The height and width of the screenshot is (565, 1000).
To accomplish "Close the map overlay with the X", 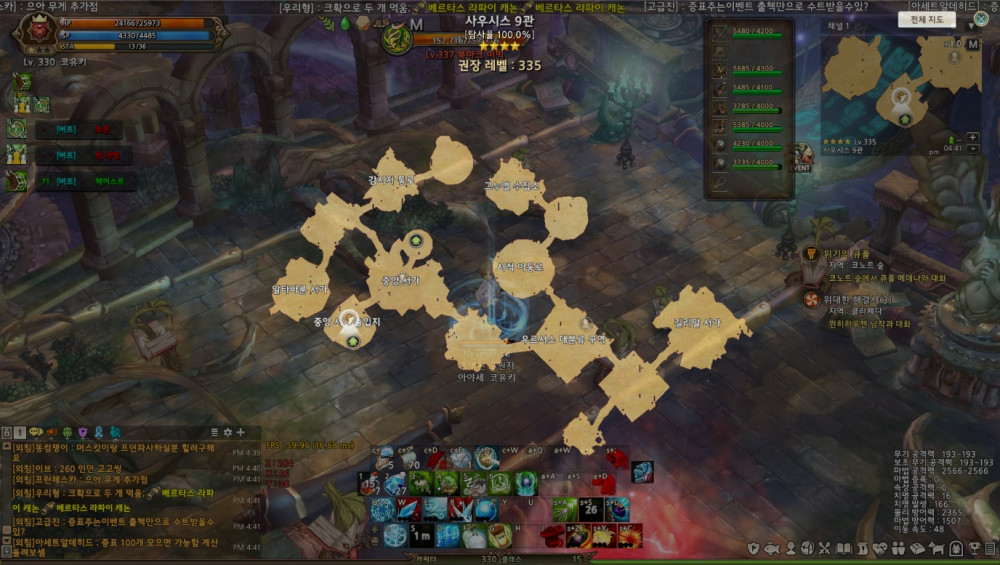I will 981,19.
